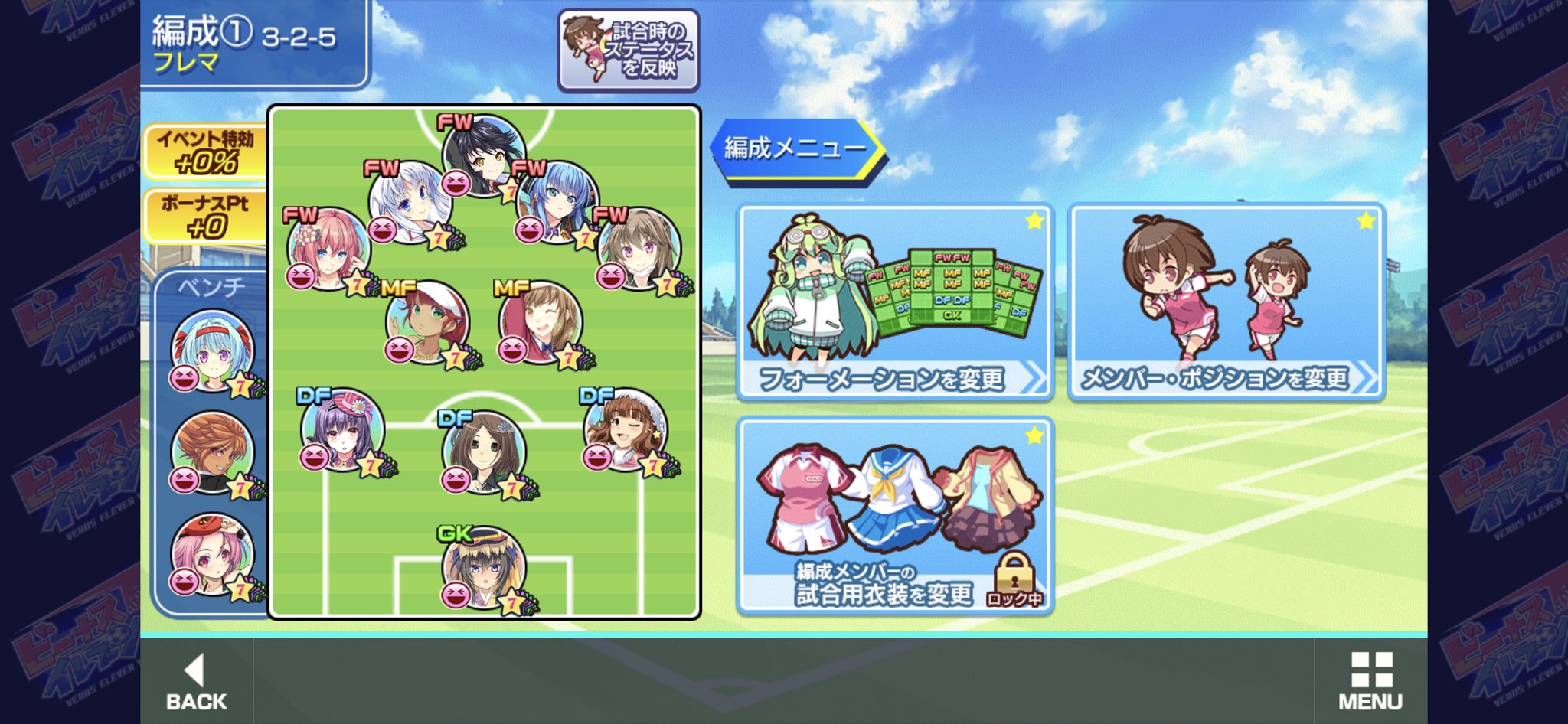1568x724 pixels.
Task: Choose メンバー・ポジションを変更 member panel
Action: 1227,302
